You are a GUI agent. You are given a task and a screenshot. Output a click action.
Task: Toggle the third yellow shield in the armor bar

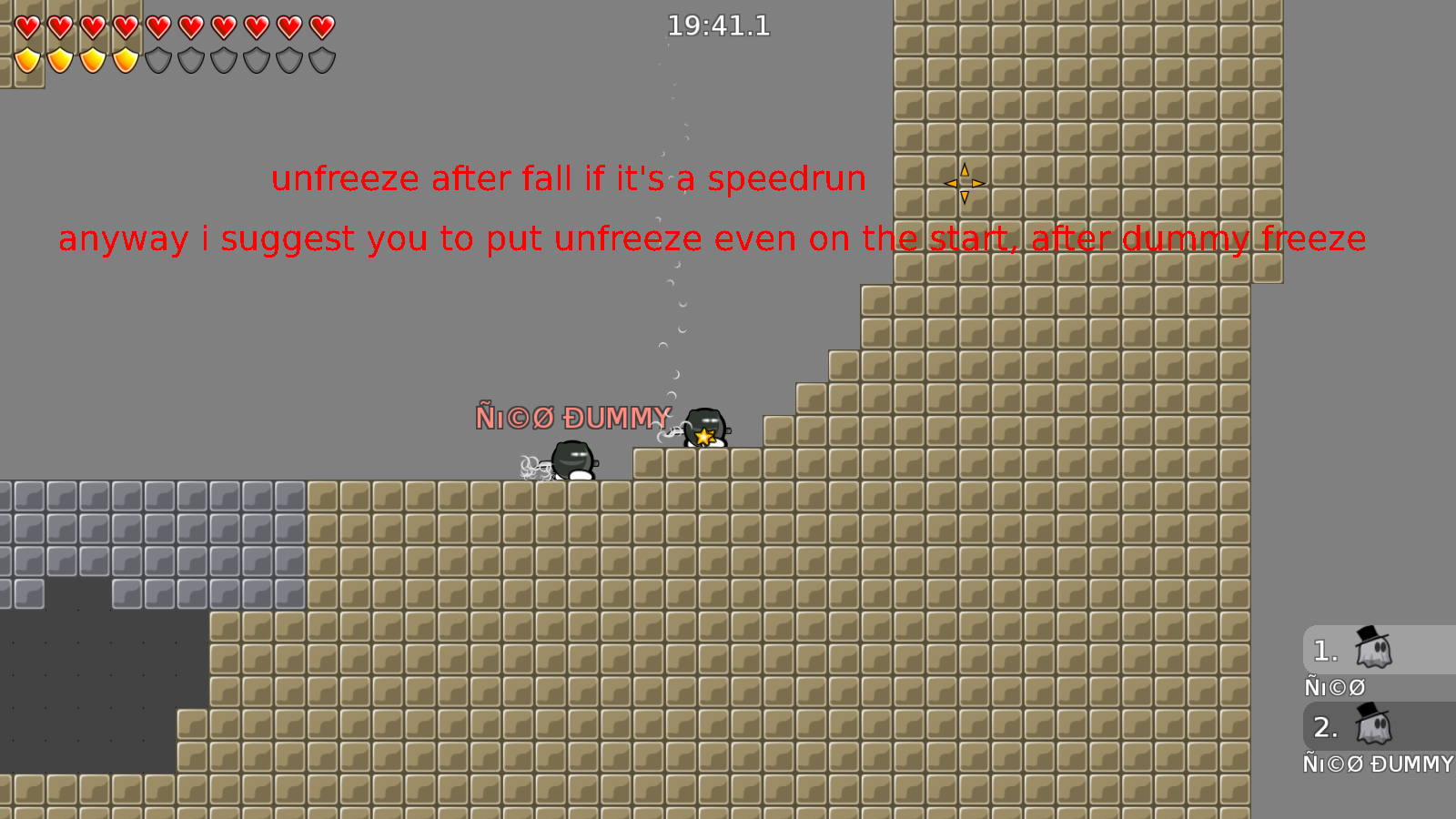(x=92, y=60)
